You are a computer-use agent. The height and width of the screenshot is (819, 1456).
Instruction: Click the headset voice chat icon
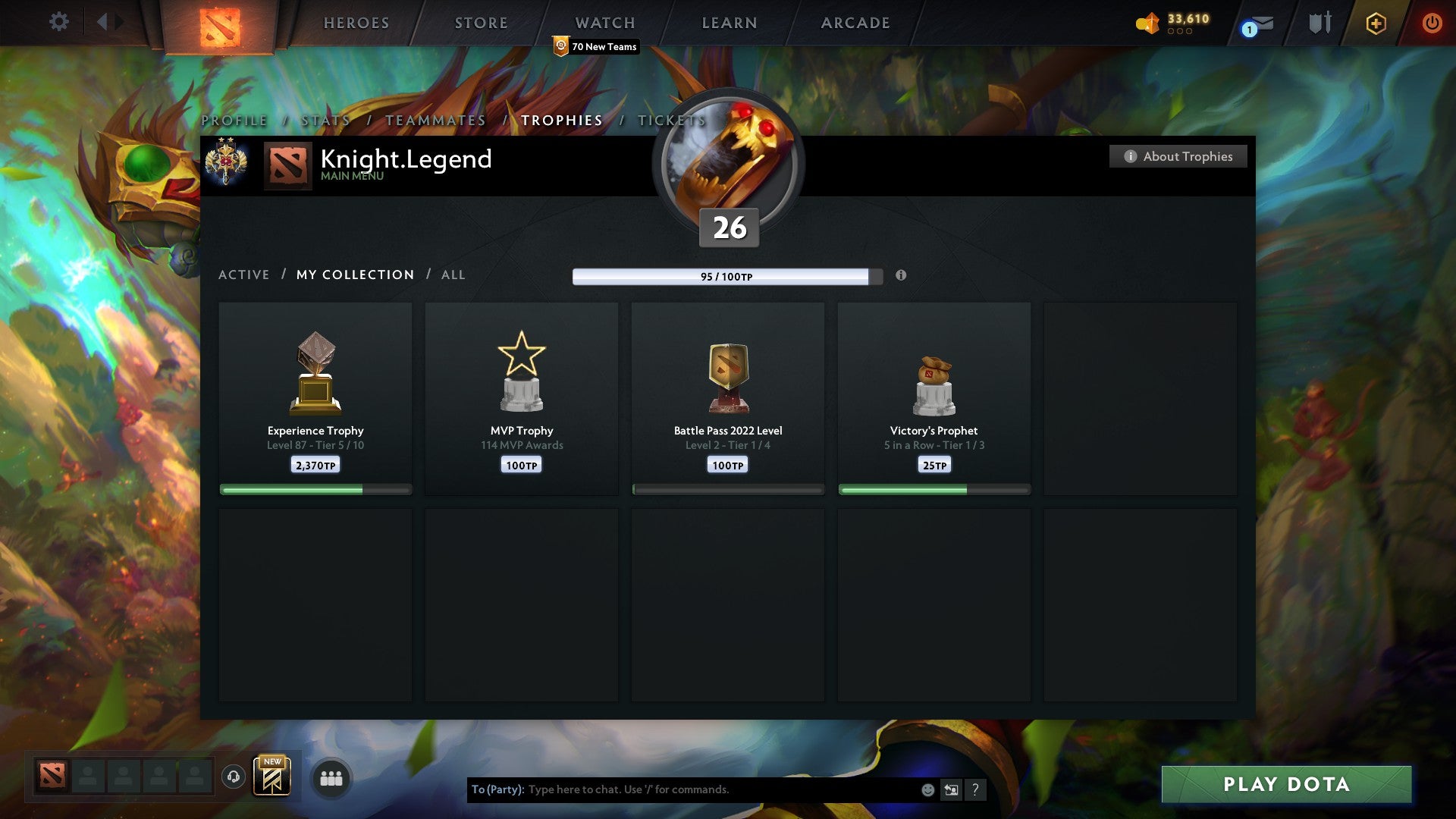pos(232,777)
